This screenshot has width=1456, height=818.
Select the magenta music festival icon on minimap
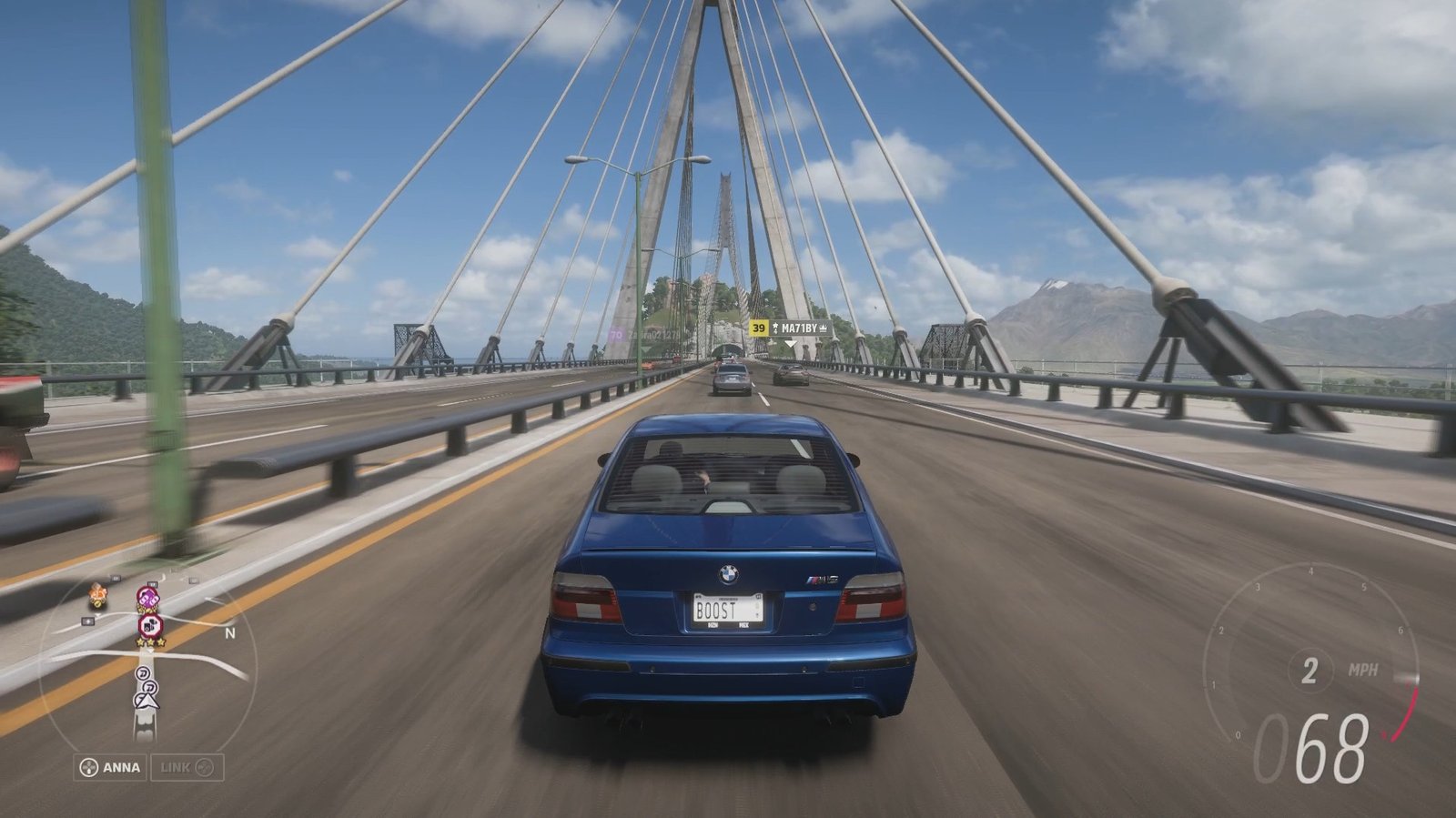(x=147, y=598)
